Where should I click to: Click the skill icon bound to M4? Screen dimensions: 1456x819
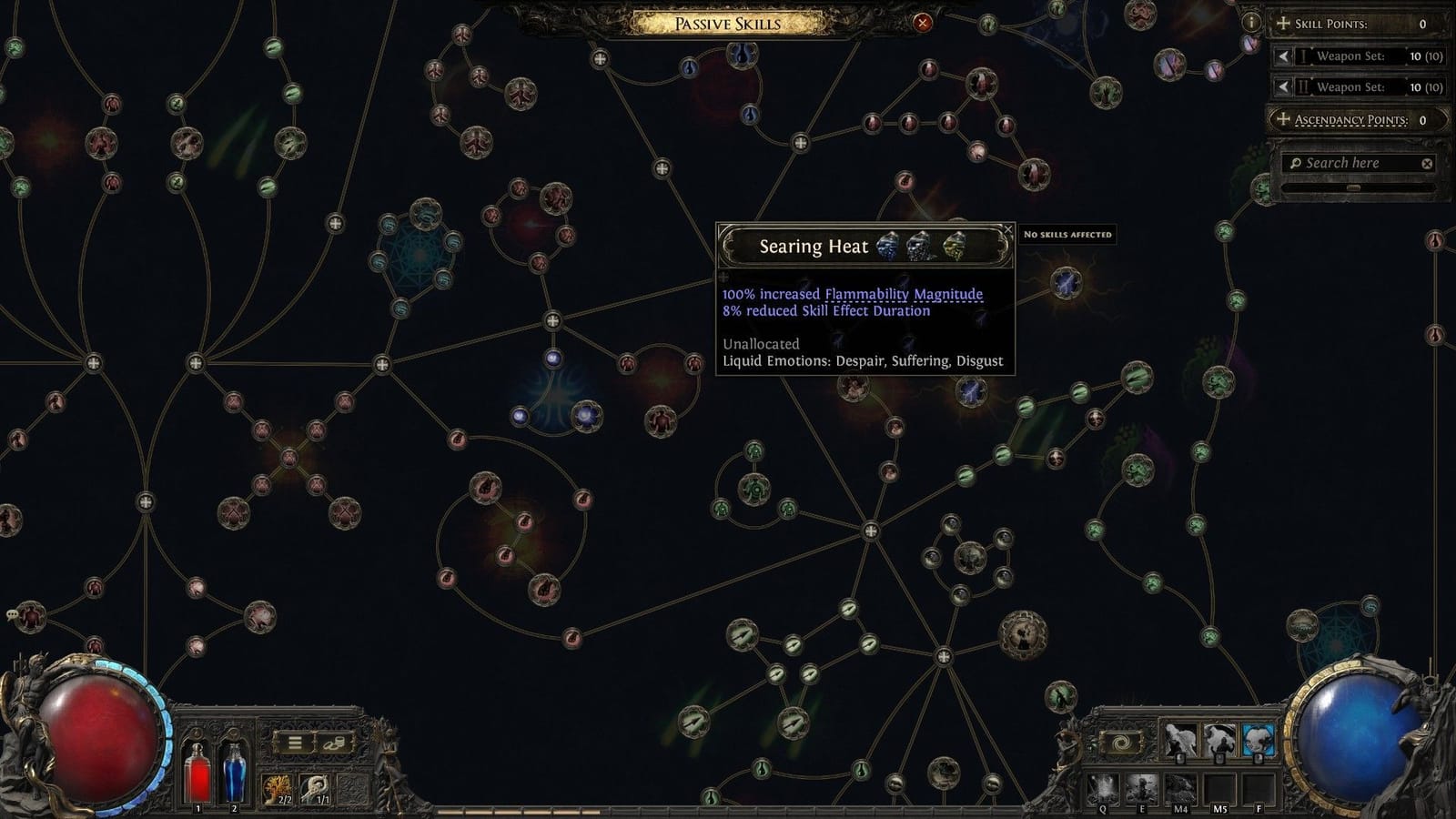pos(1180,787)
